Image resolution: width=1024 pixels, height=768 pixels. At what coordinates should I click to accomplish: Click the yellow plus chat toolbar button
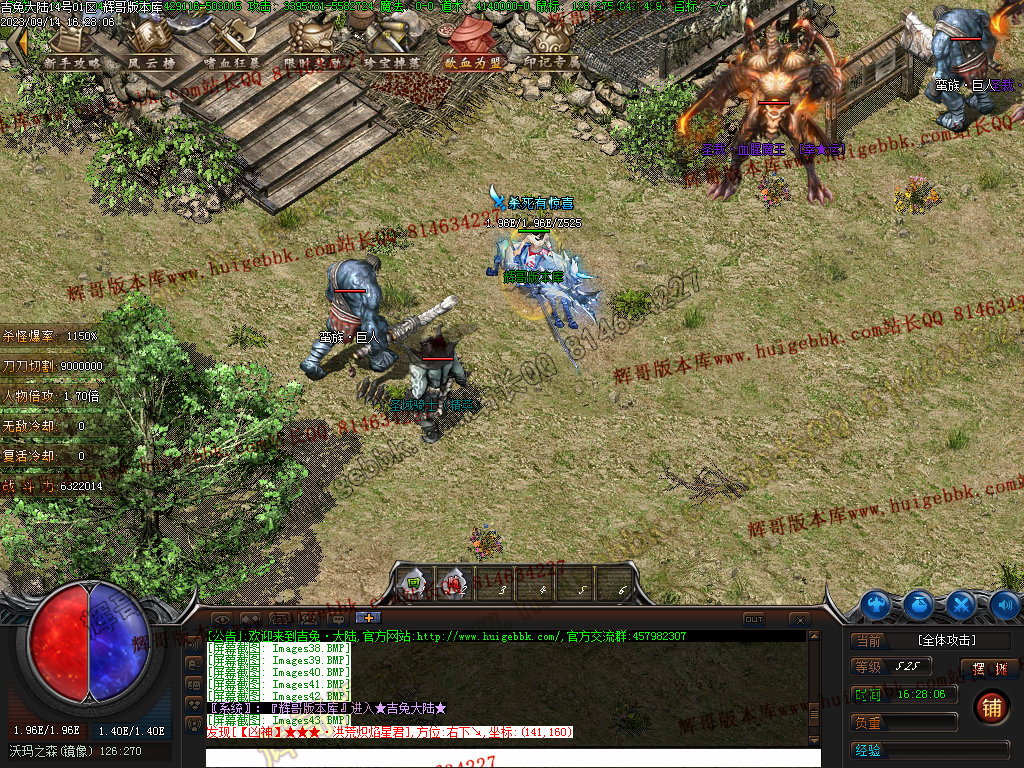pyautogui.click(x=368, y=618)
